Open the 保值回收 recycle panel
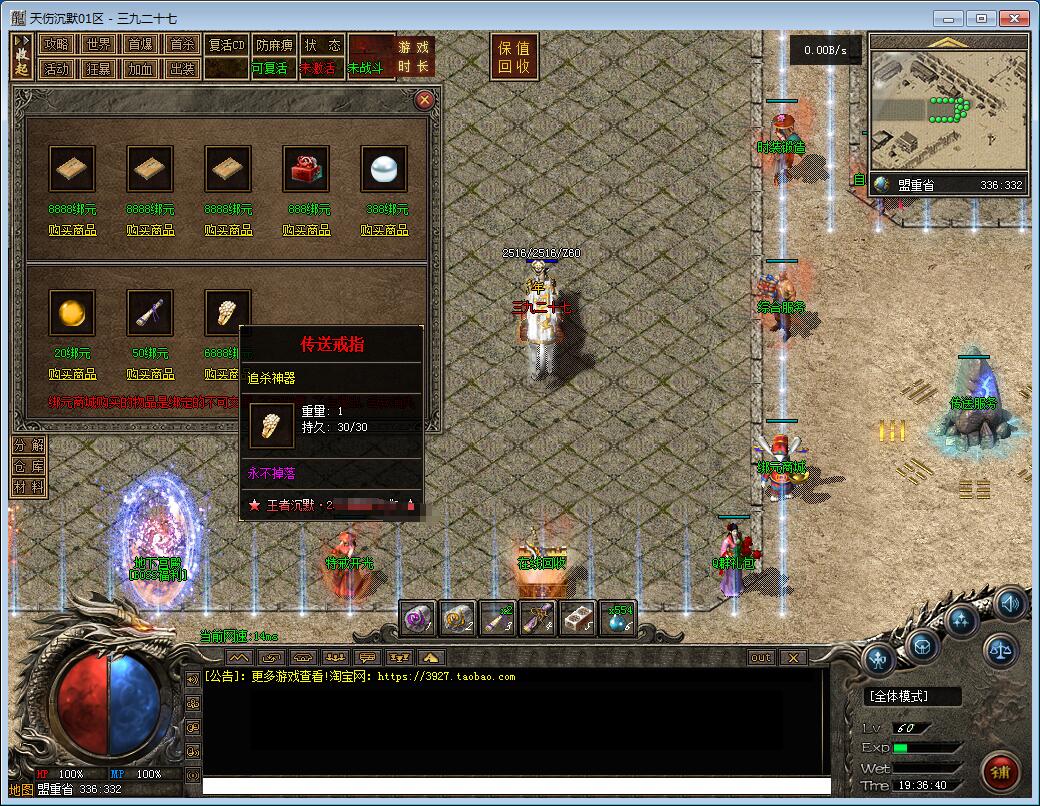This screenshot has width=1040, height=806. click(x=514, y=57)
